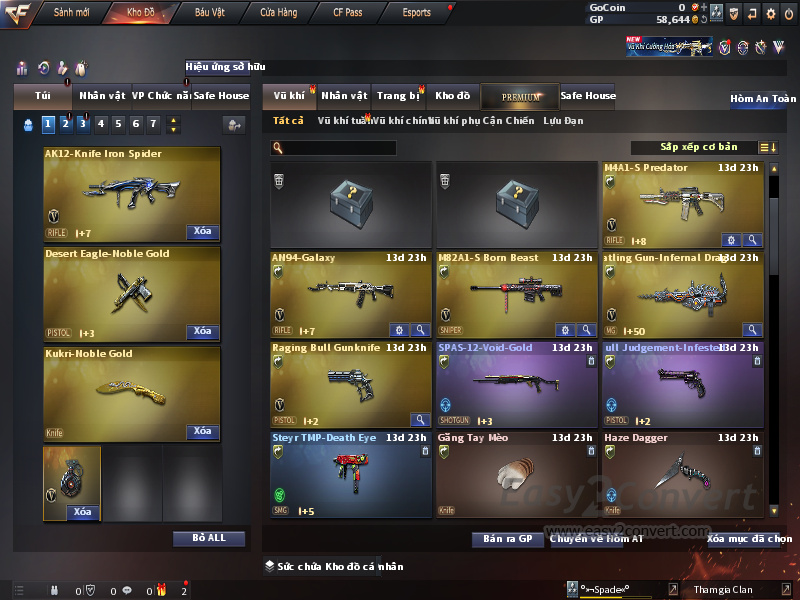
Task: Open the Sắp xếp cơ bản sort dropdown
Action: [698, 148]
